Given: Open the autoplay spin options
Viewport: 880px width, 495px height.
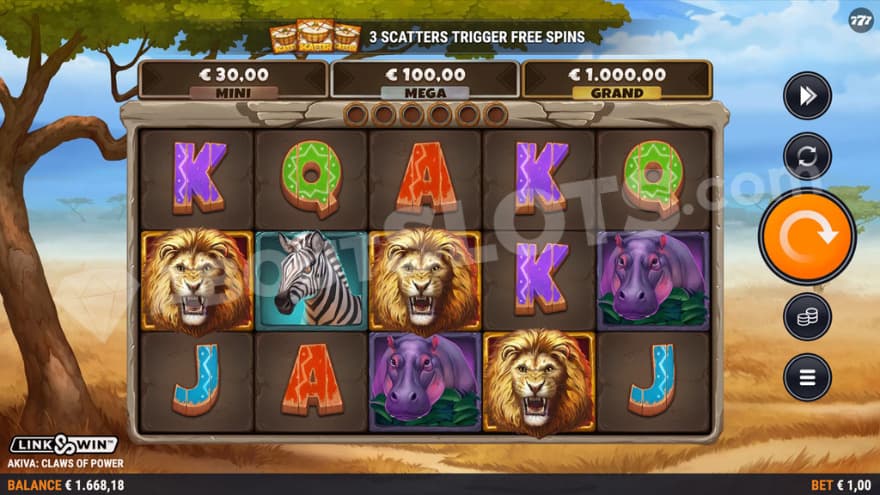Looking at the screenshot, I should [x=807, y=157].
